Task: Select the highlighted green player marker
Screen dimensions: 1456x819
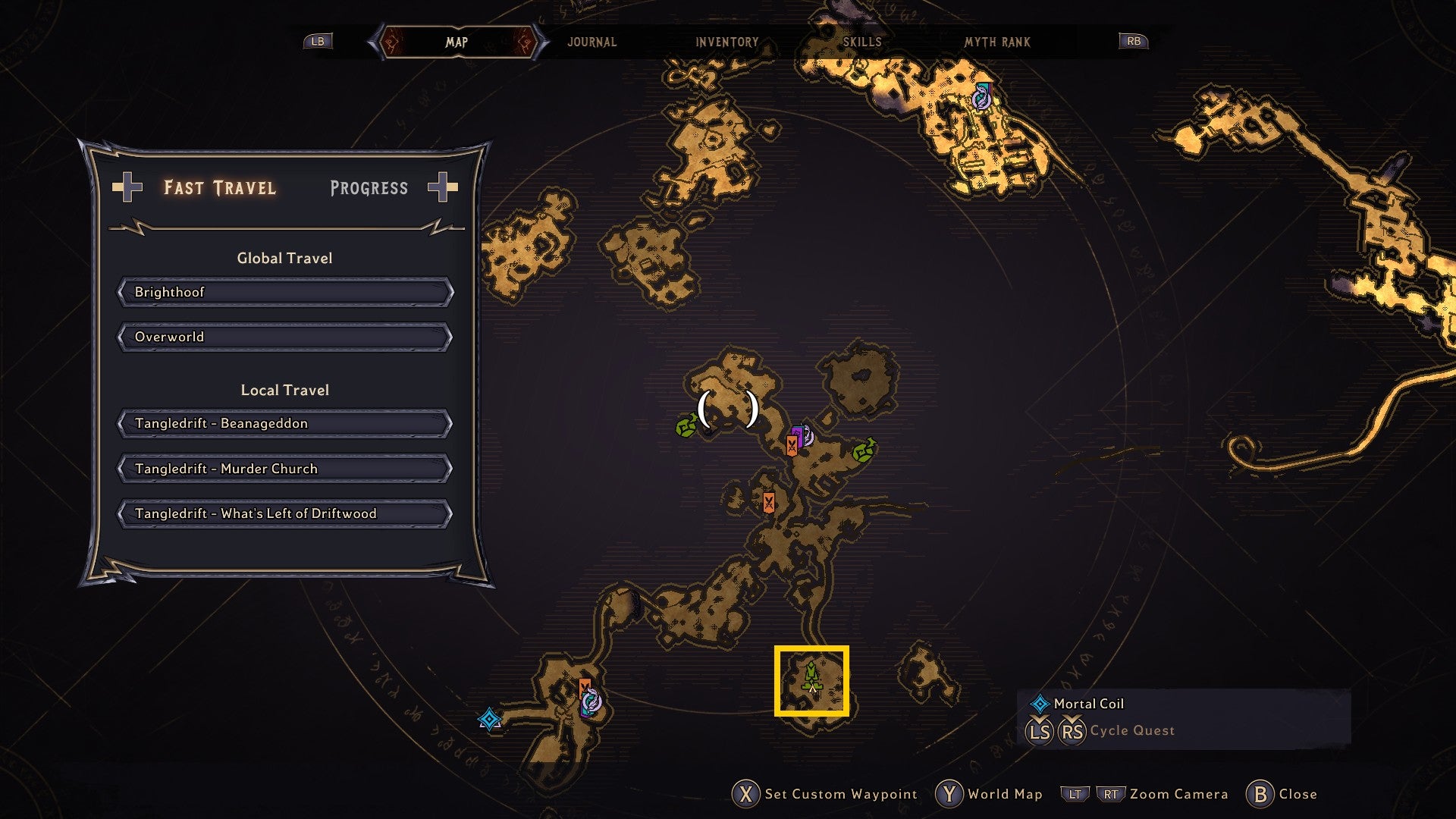Action: point(811,679)
